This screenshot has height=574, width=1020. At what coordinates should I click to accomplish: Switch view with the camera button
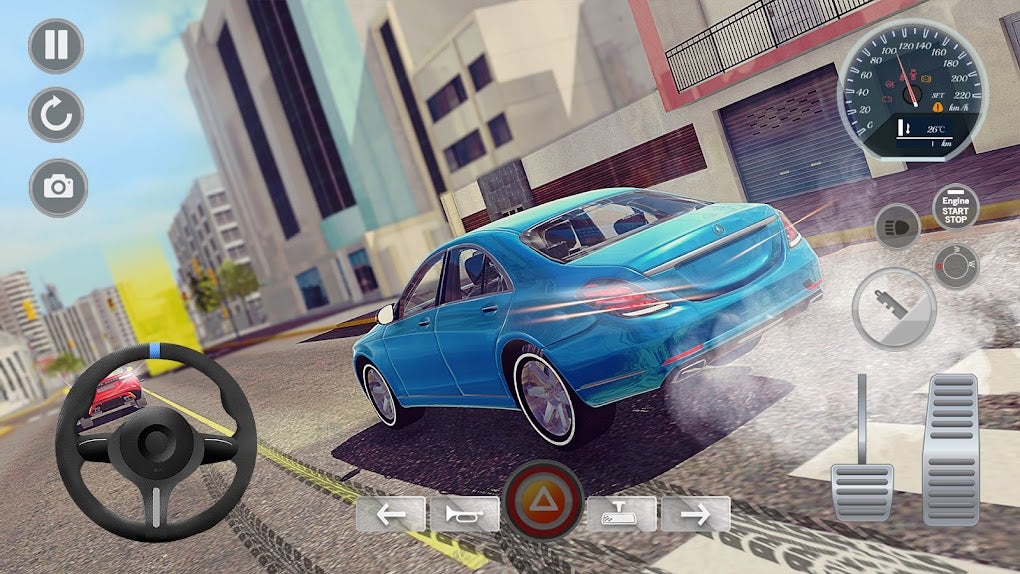58,187
